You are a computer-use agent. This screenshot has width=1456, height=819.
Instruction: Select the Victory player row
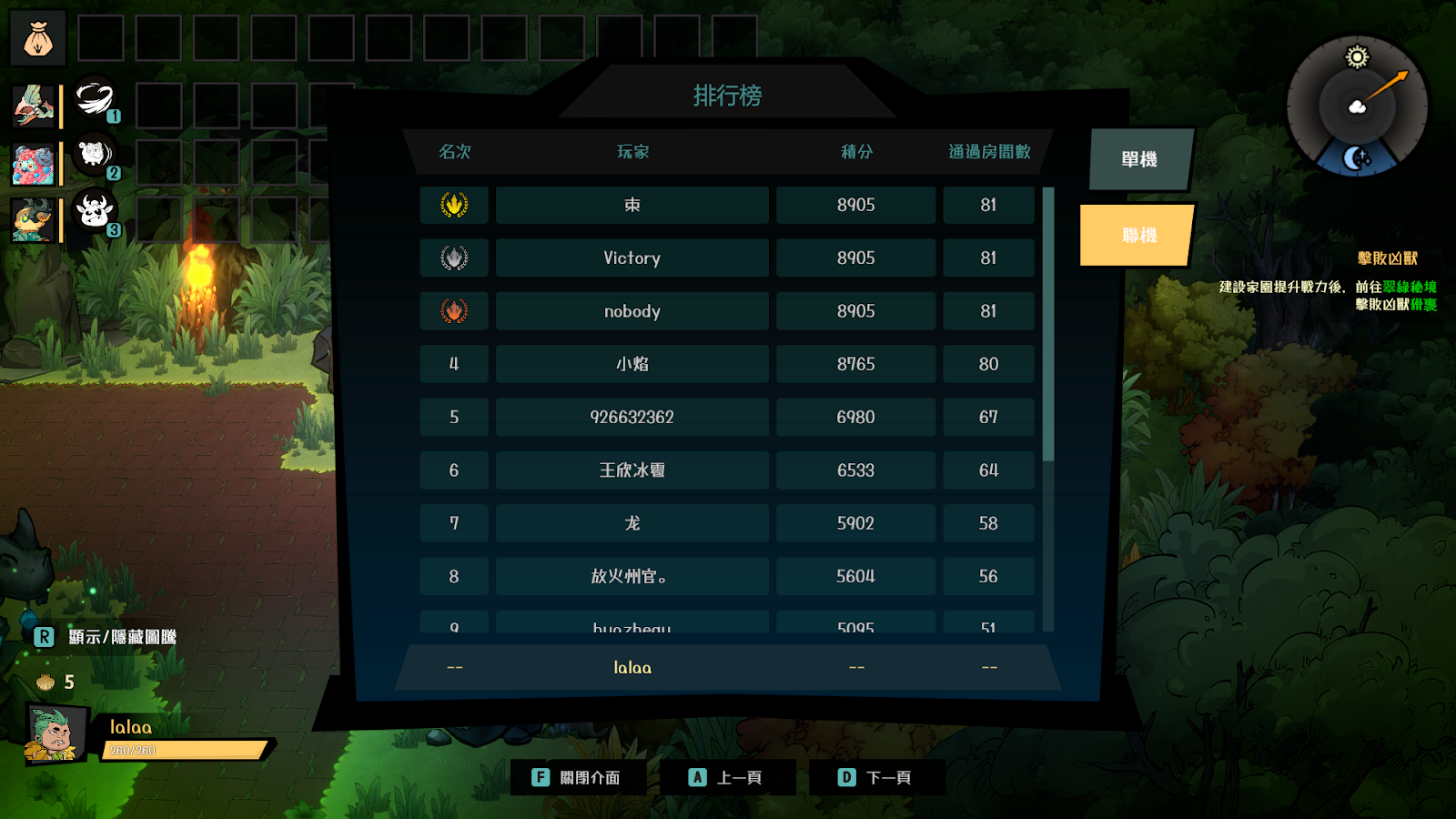(x=632, y=258)
